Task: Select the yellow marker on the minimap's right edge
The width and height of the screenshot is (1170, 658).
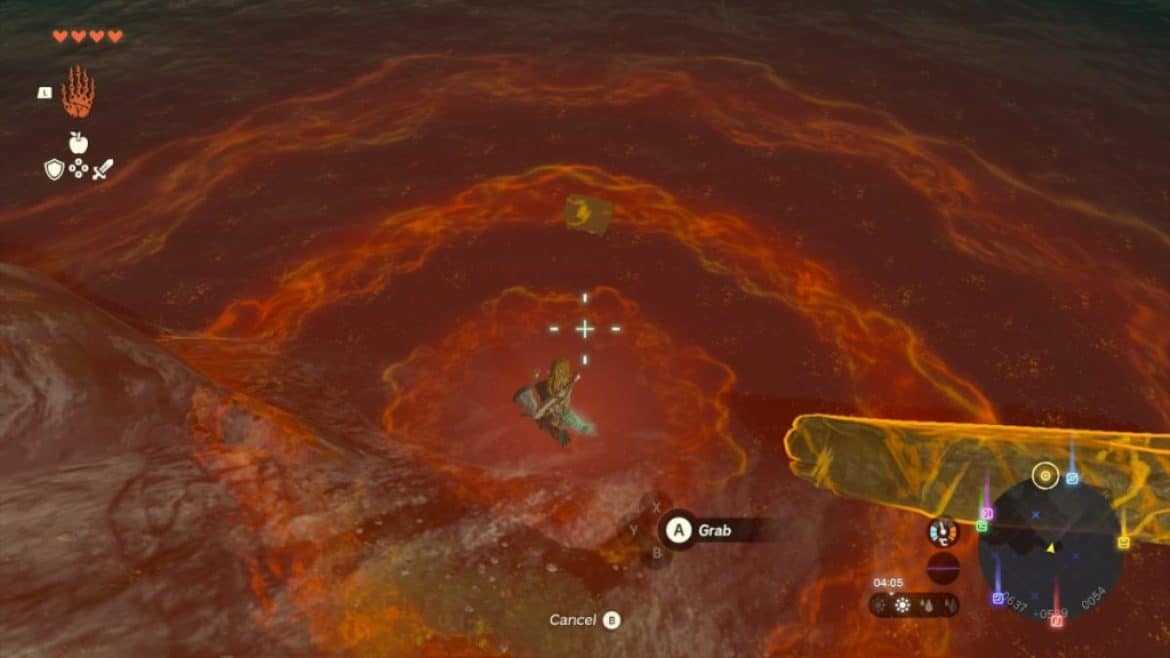Action: click(1123, 542)
